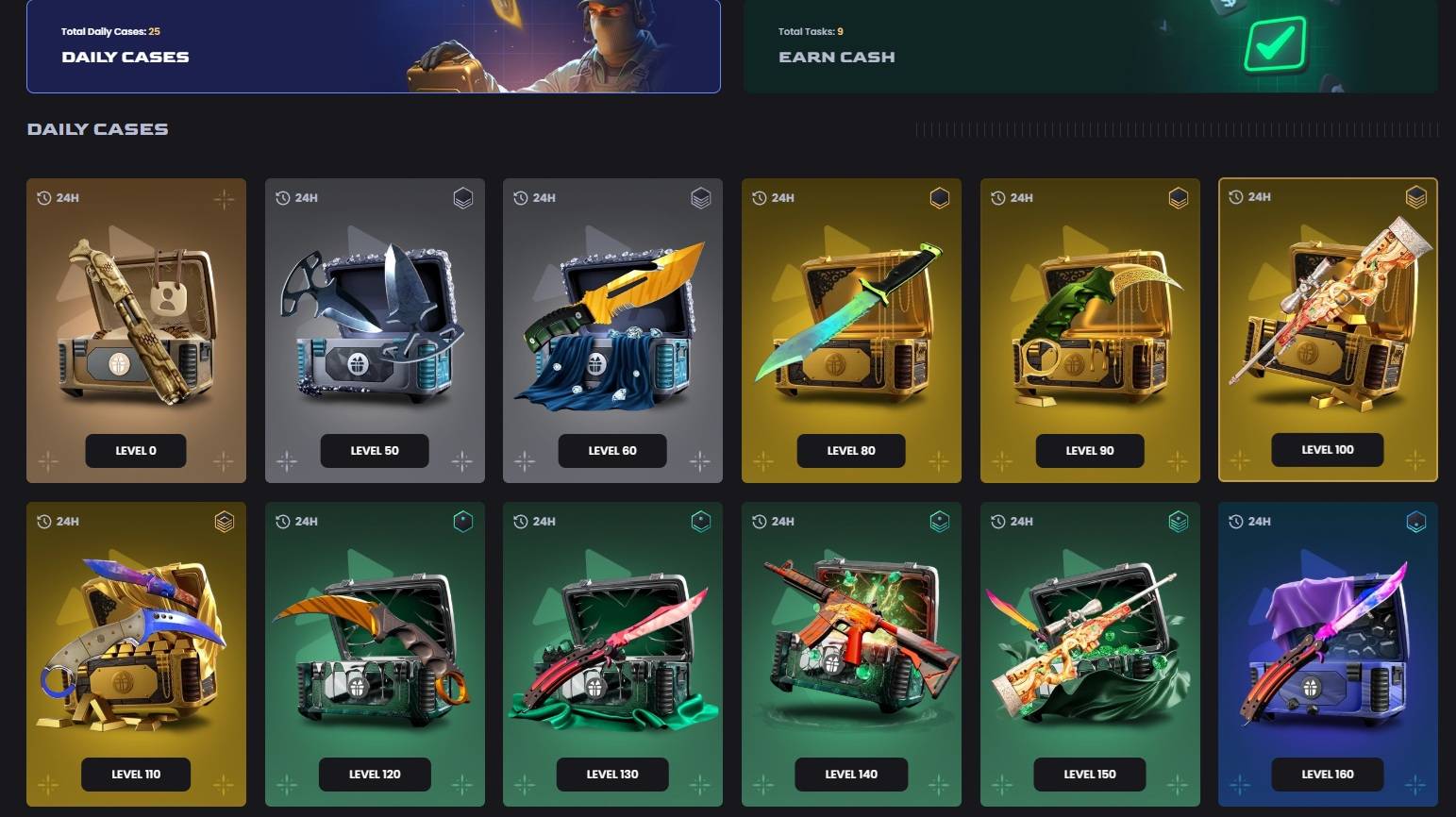The height and width of the screenshot is (817, 1456).
Task: Click the LEVEL 100 button
Action: click(x=1327, y=450)
